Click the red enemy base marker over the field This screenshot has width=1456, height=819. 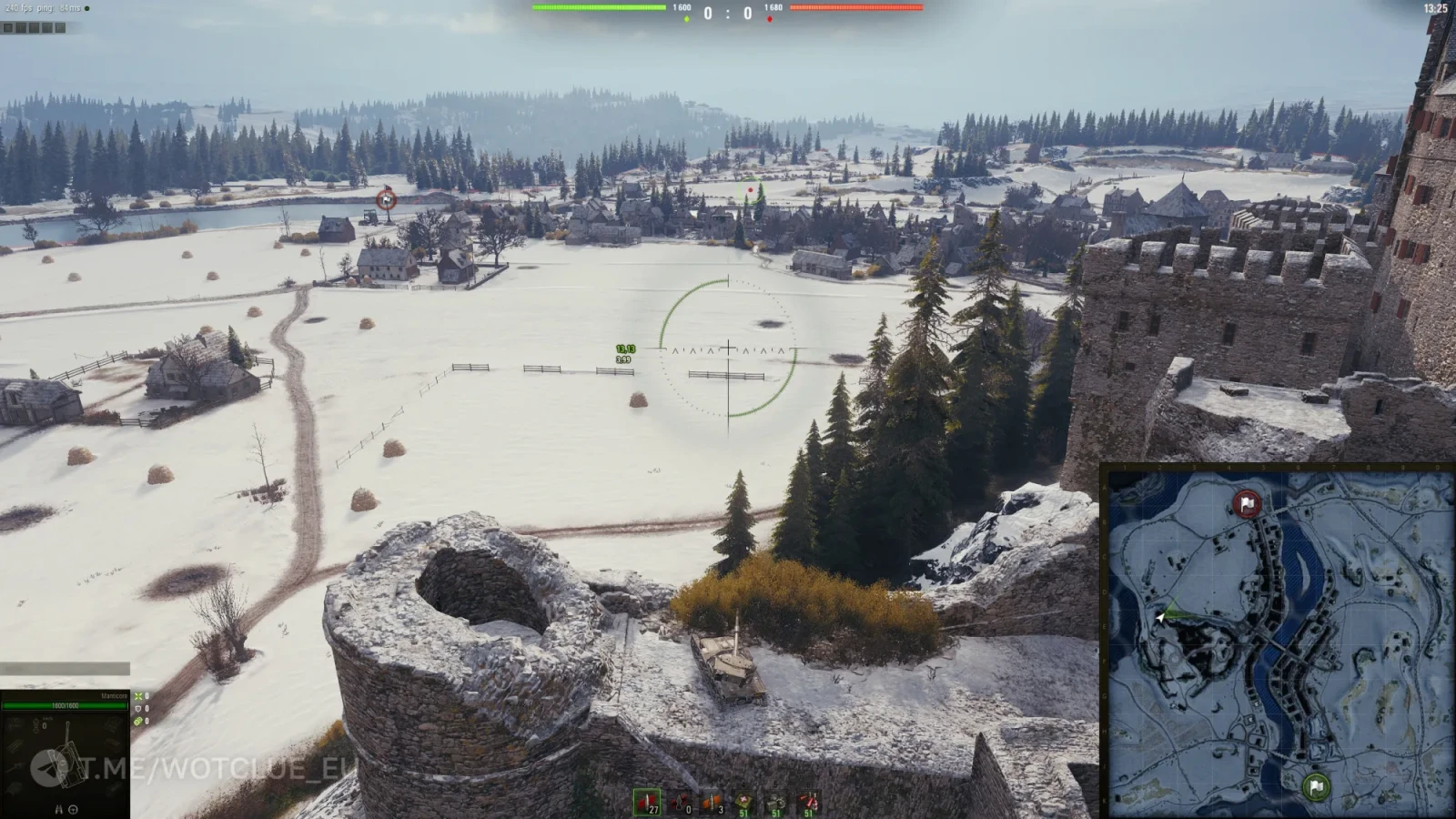coord(387,198)
